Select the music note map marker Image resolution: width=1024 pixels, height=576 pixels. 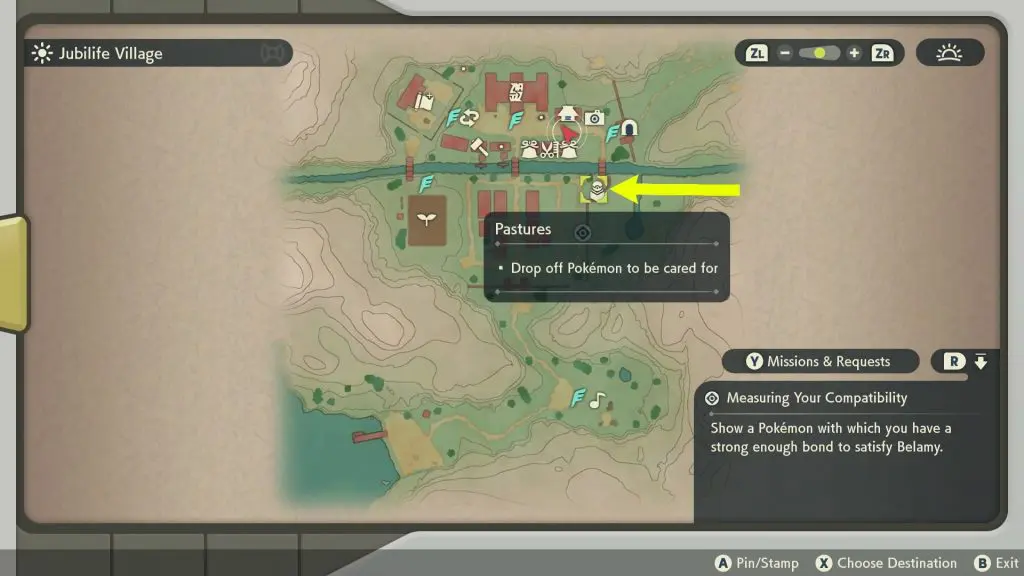tap(597, 400)
